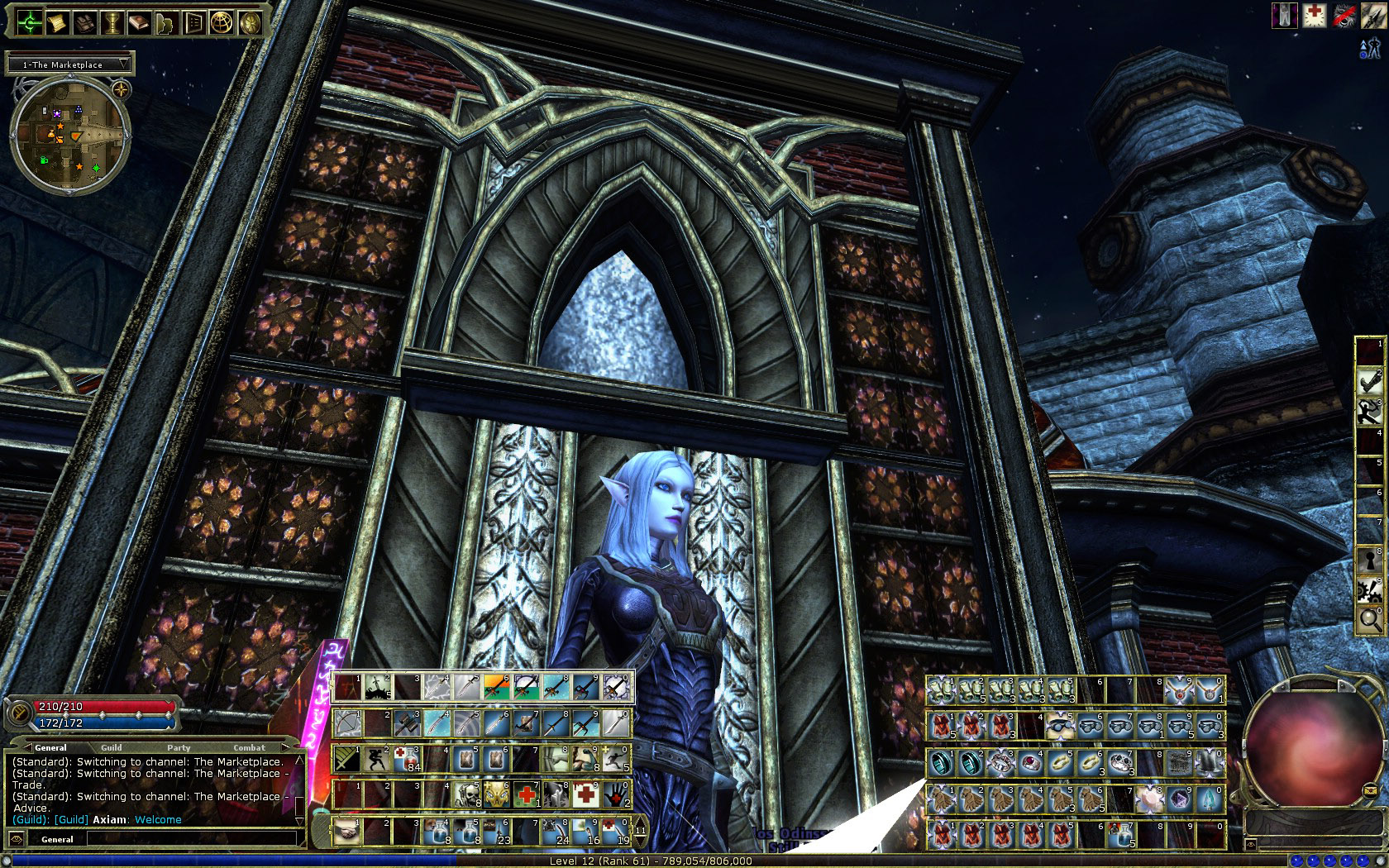The width and height of the screenshot is (1389, 868).
Task: Switch to the Combat chat tab
Action: coord(249,747)
